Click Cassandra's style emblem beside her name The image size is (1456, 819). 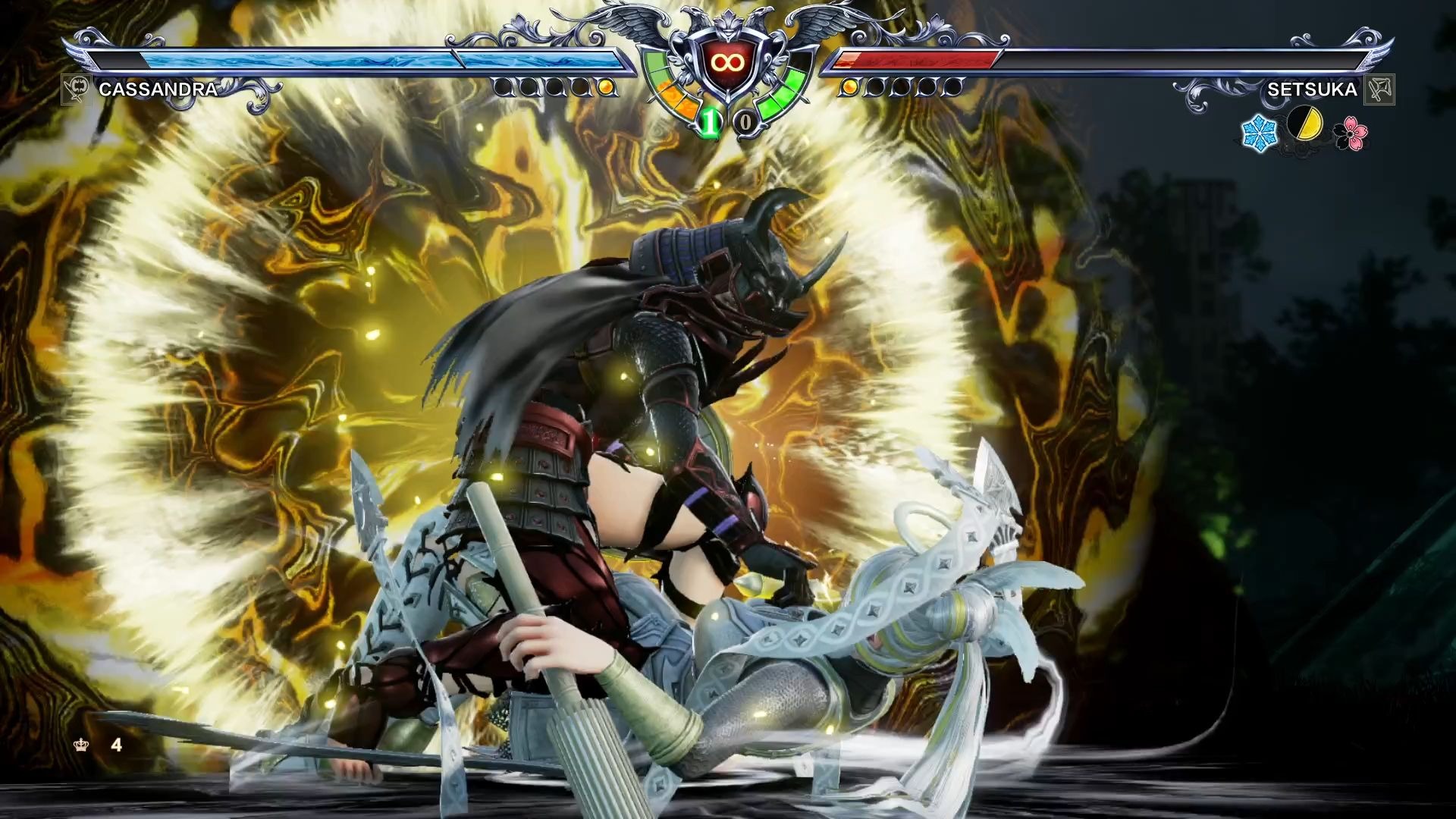tap(76, 89)
